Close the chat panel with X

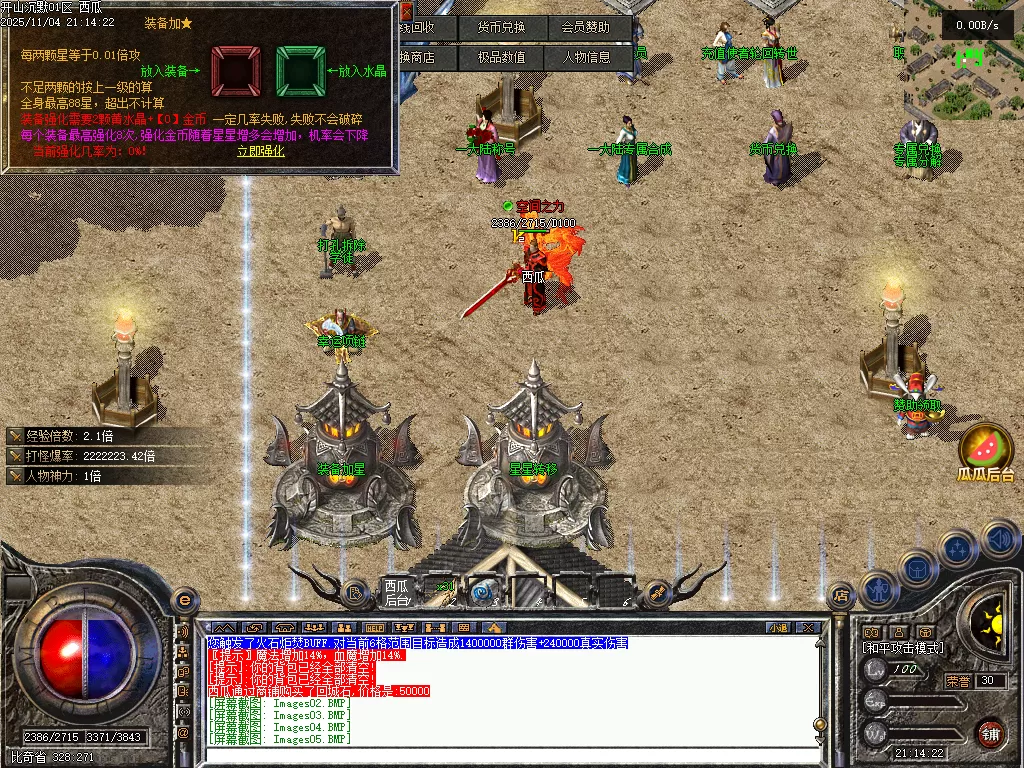click(809, 628)
